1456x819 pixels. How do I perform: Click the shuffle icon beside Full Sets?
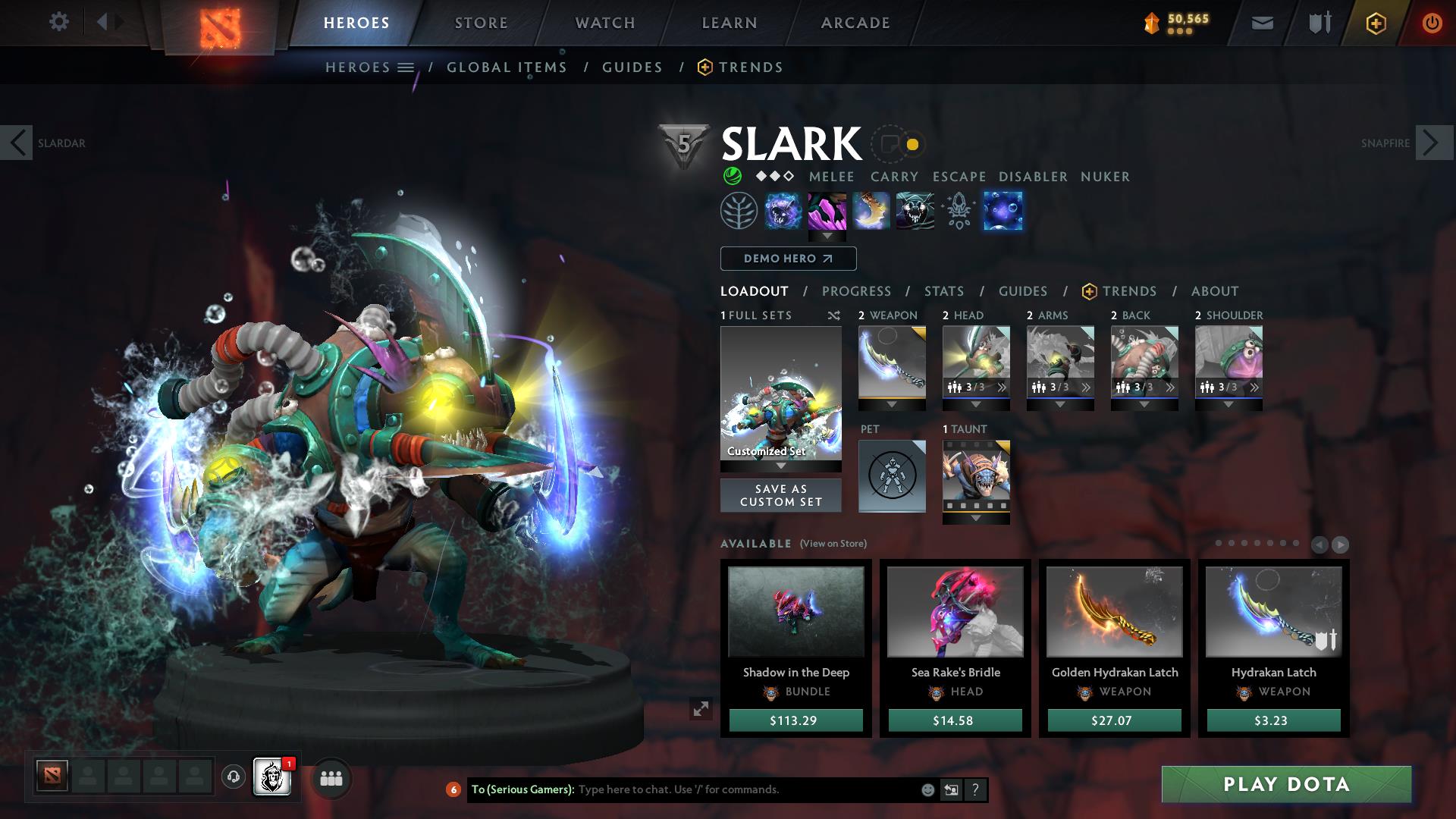pos(833,315)
